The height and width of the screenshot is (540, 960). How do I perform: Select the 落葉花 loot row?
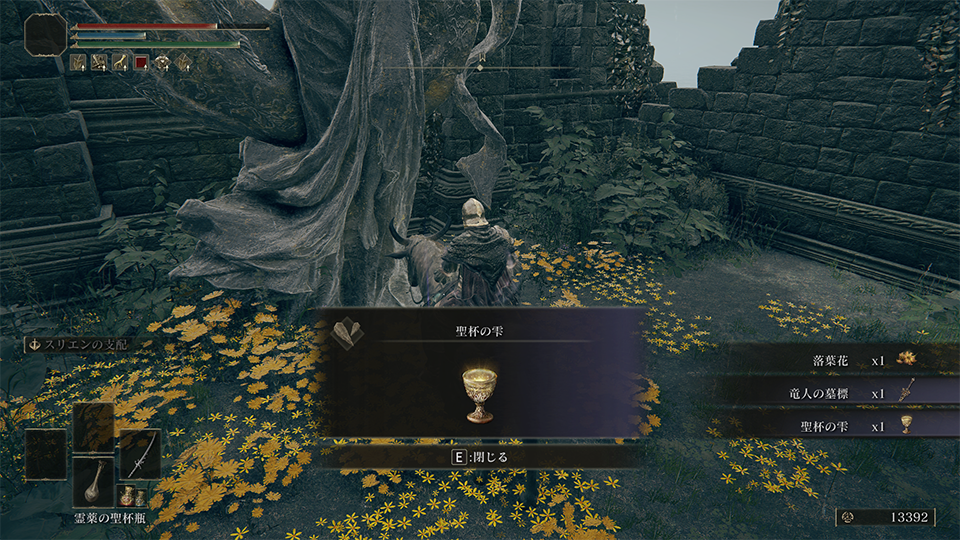pos(840,359)
